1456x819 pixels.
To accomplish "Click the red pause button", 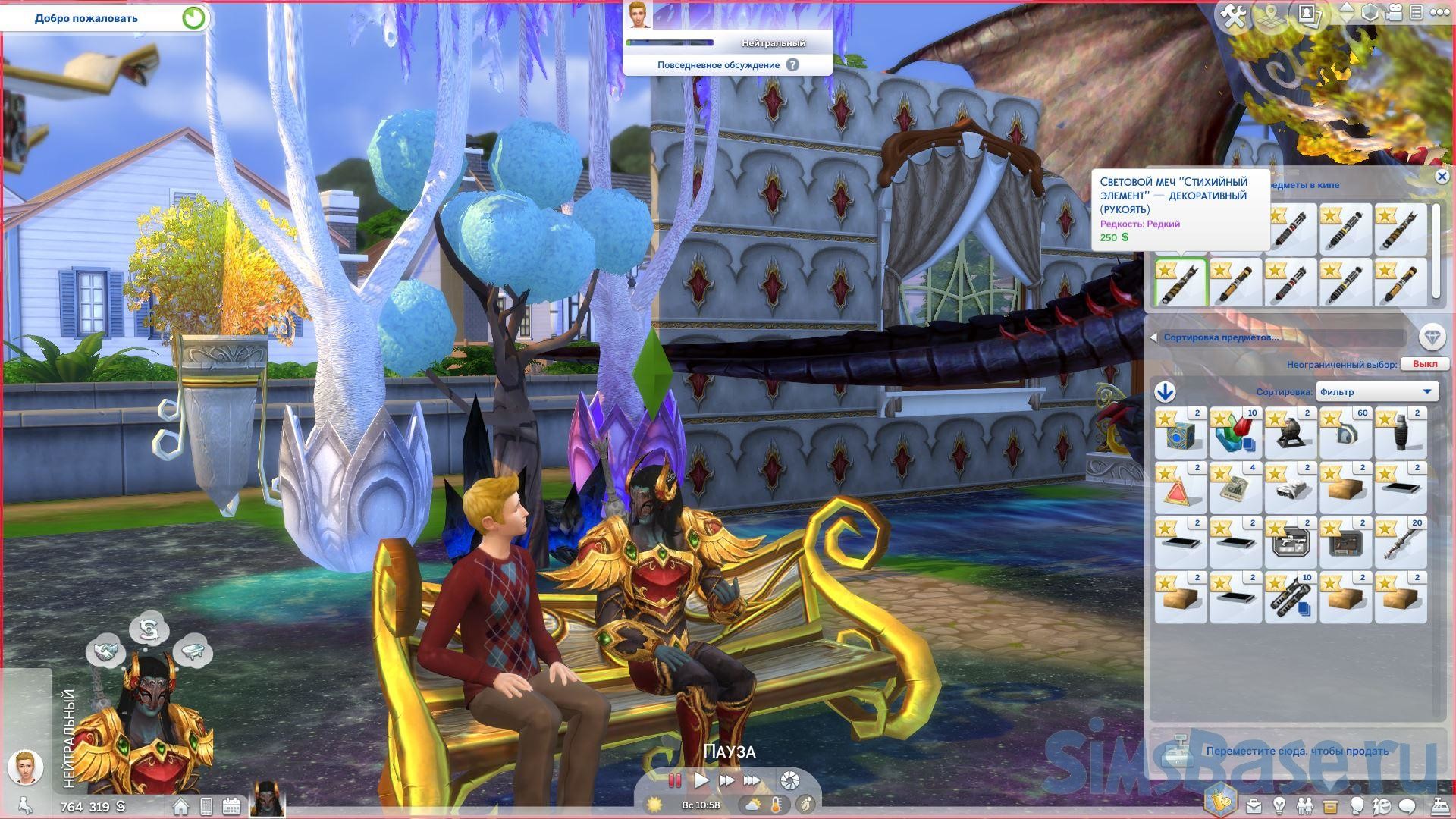I will pos(674,780).
